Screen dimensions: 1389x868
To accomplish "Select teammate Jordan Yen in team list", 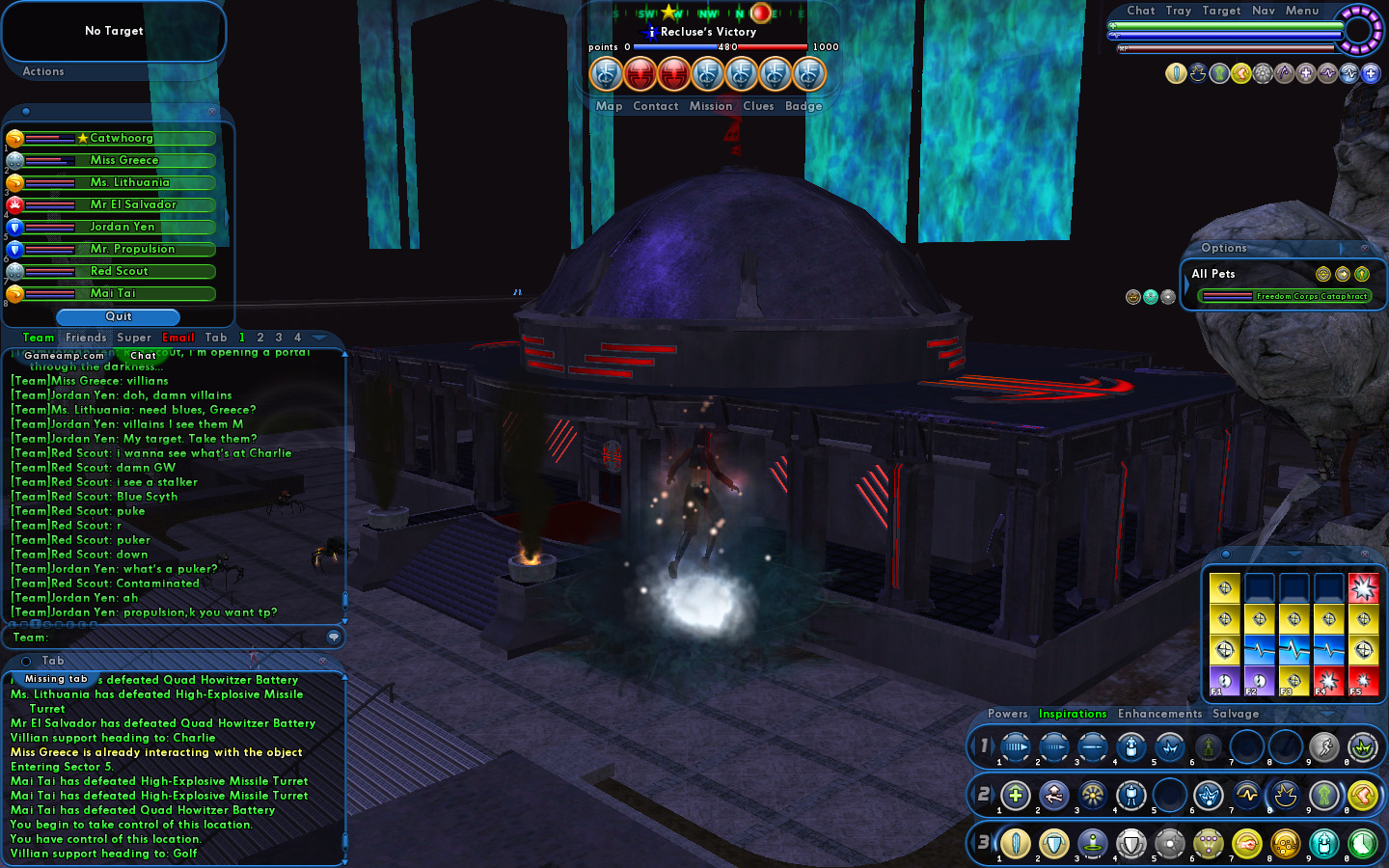I will coord(122,227).
